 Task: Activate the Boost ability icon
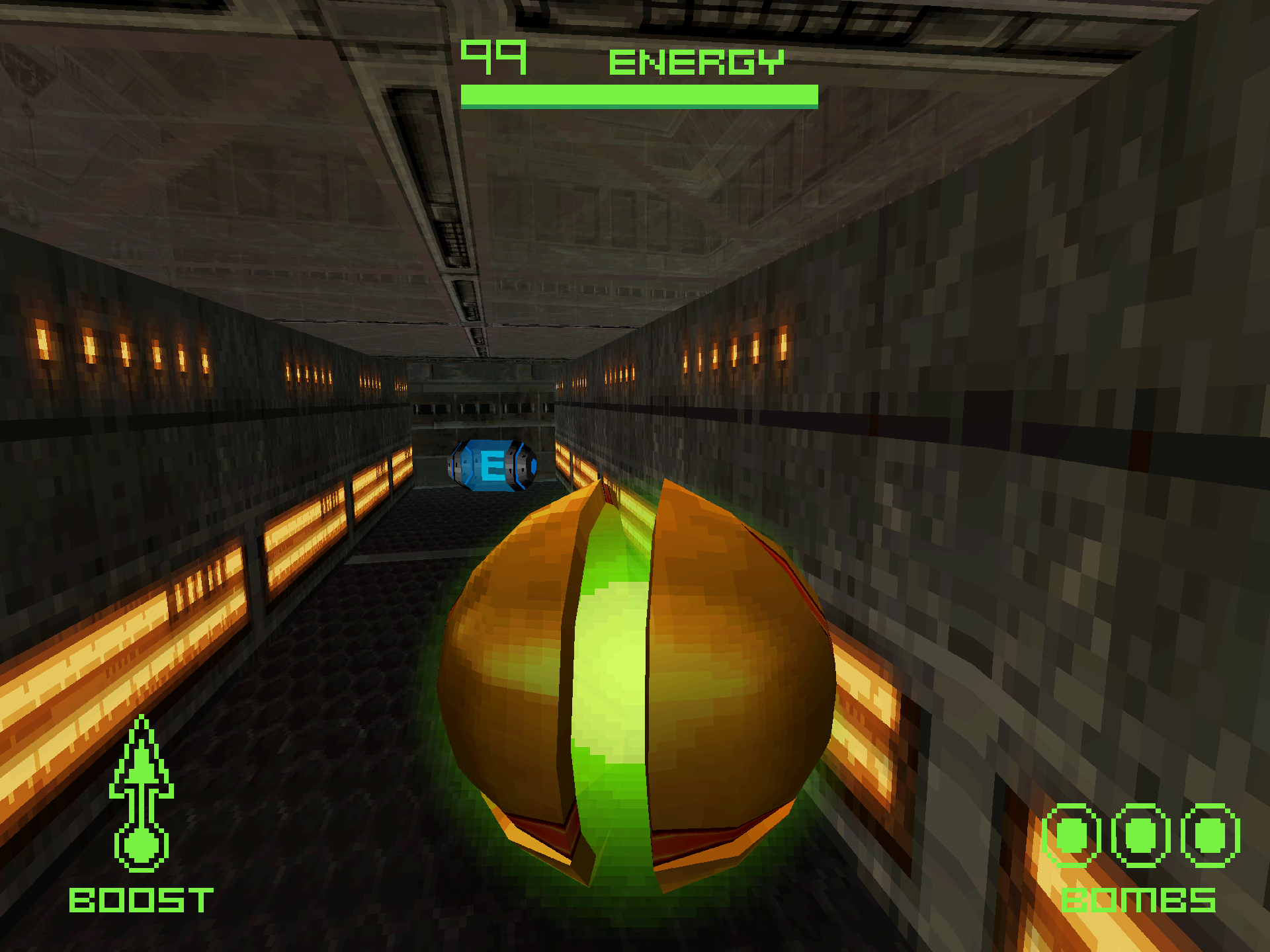tap(141, 795)
